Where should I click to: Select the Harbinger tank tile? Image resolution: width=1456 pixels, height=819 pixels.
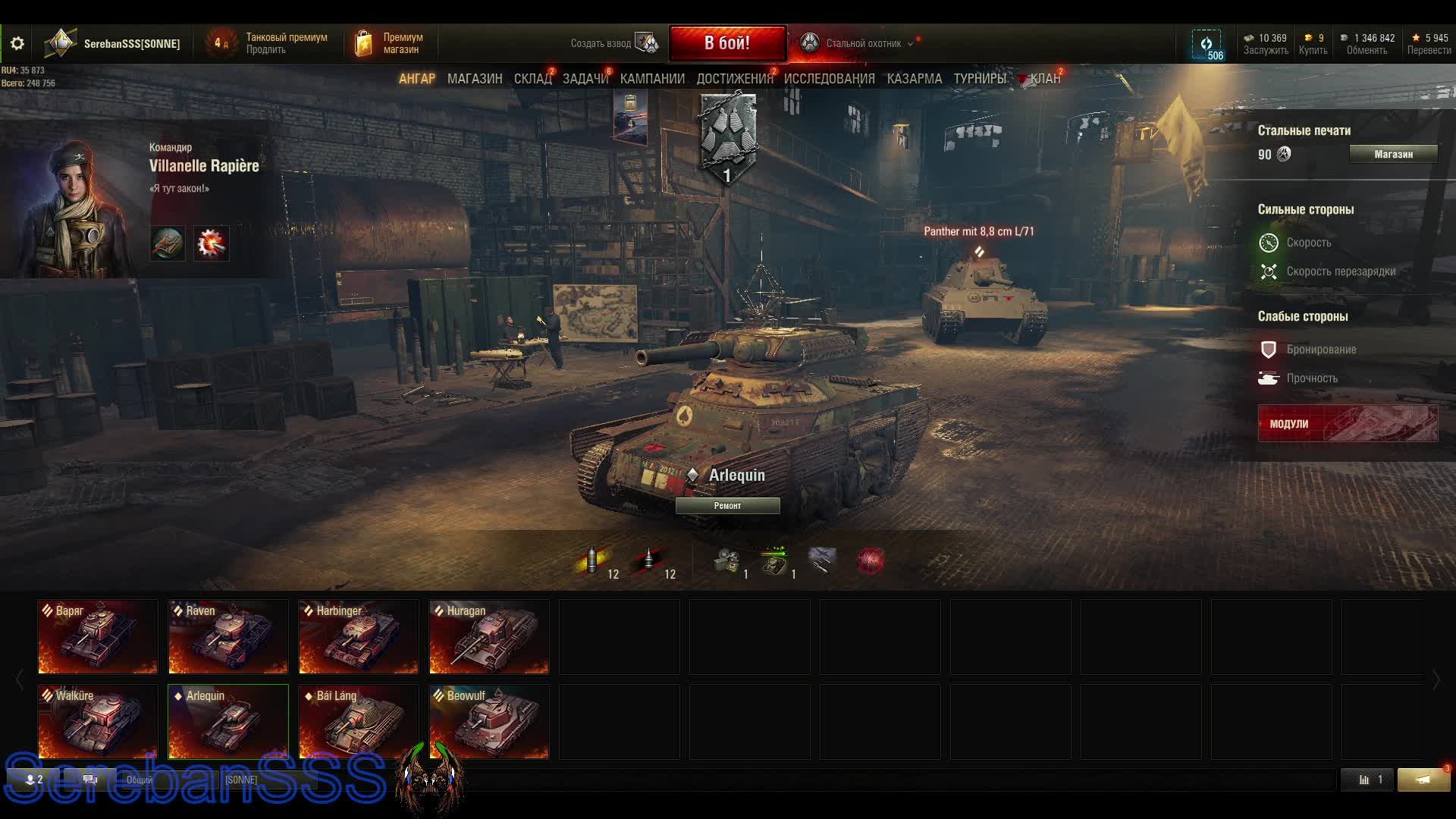[359, 637]
